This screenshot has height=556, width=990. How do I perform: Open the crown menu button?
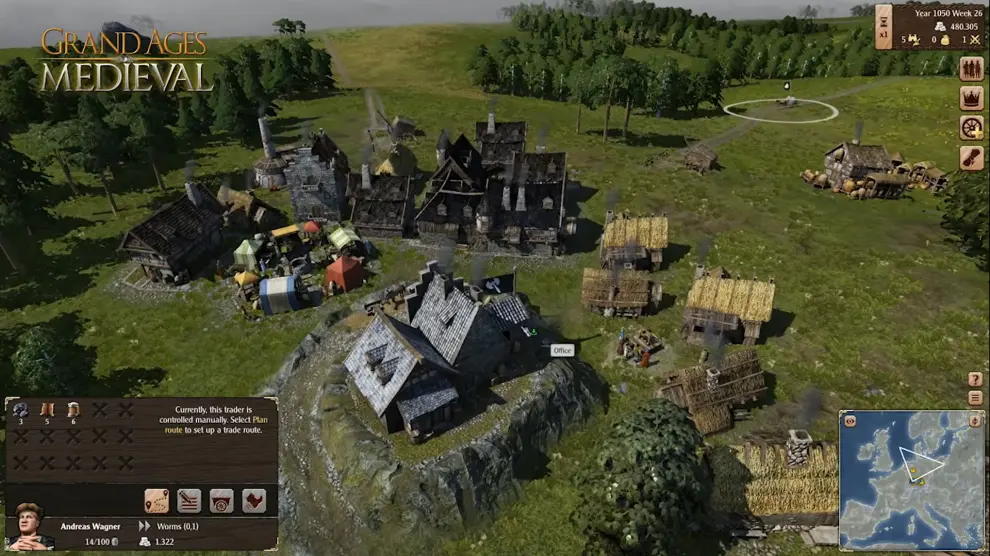click(x=971, y=98)
